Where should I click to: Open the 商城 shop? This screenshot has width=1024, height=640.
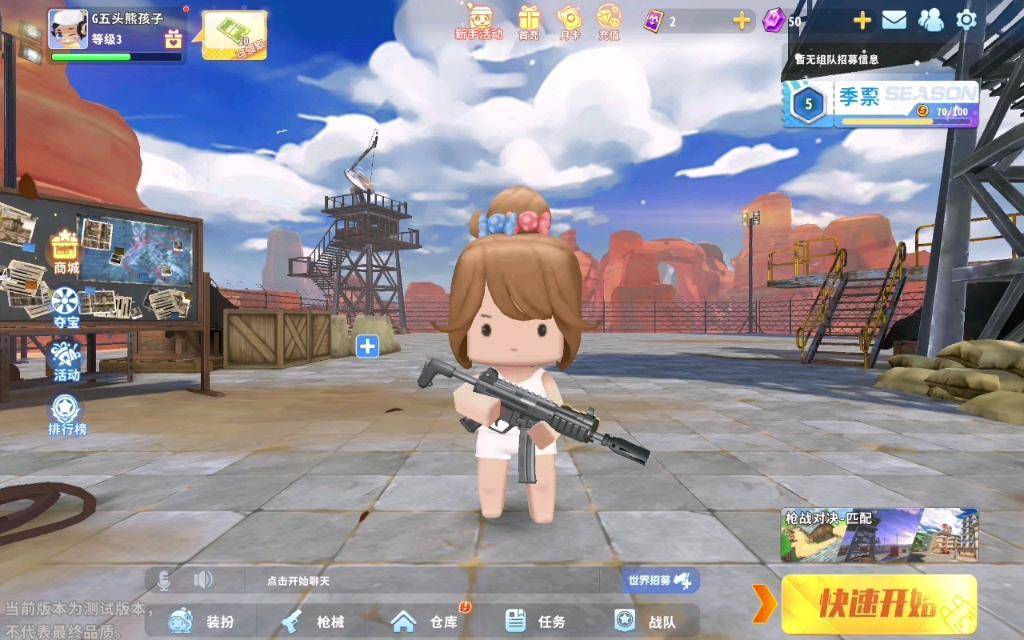66,252
